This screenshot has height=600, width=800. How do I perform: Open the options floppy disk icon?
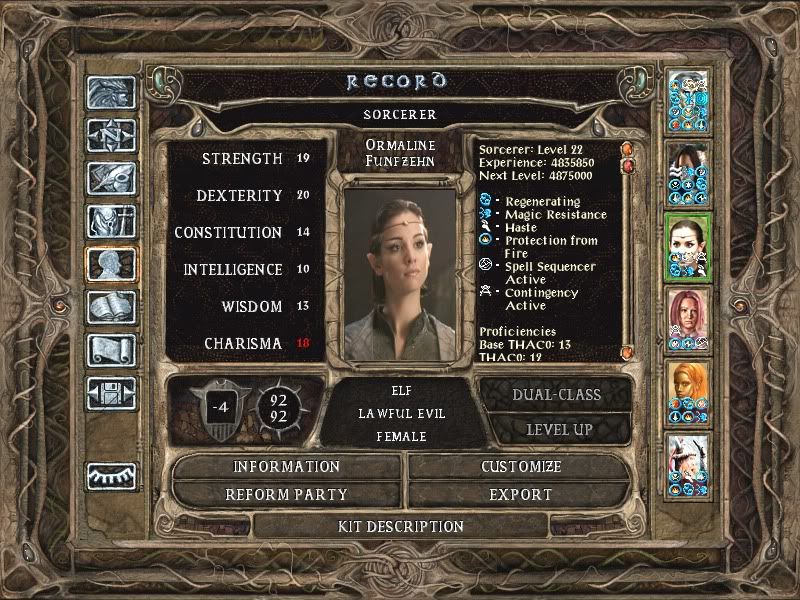point(111,391)
